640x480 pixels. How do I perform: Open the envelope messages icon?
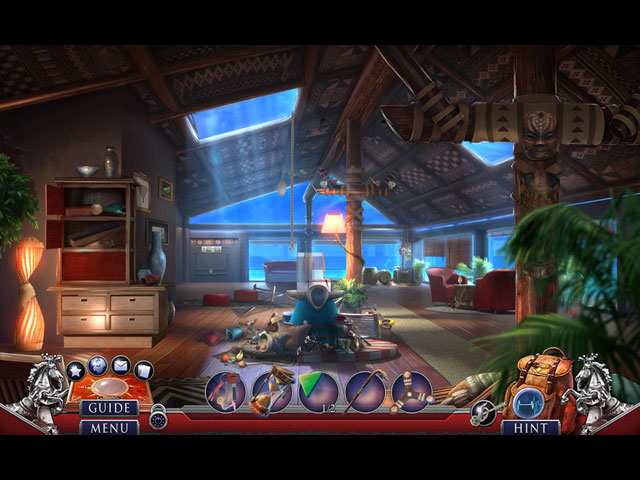(x=121, y=365)
